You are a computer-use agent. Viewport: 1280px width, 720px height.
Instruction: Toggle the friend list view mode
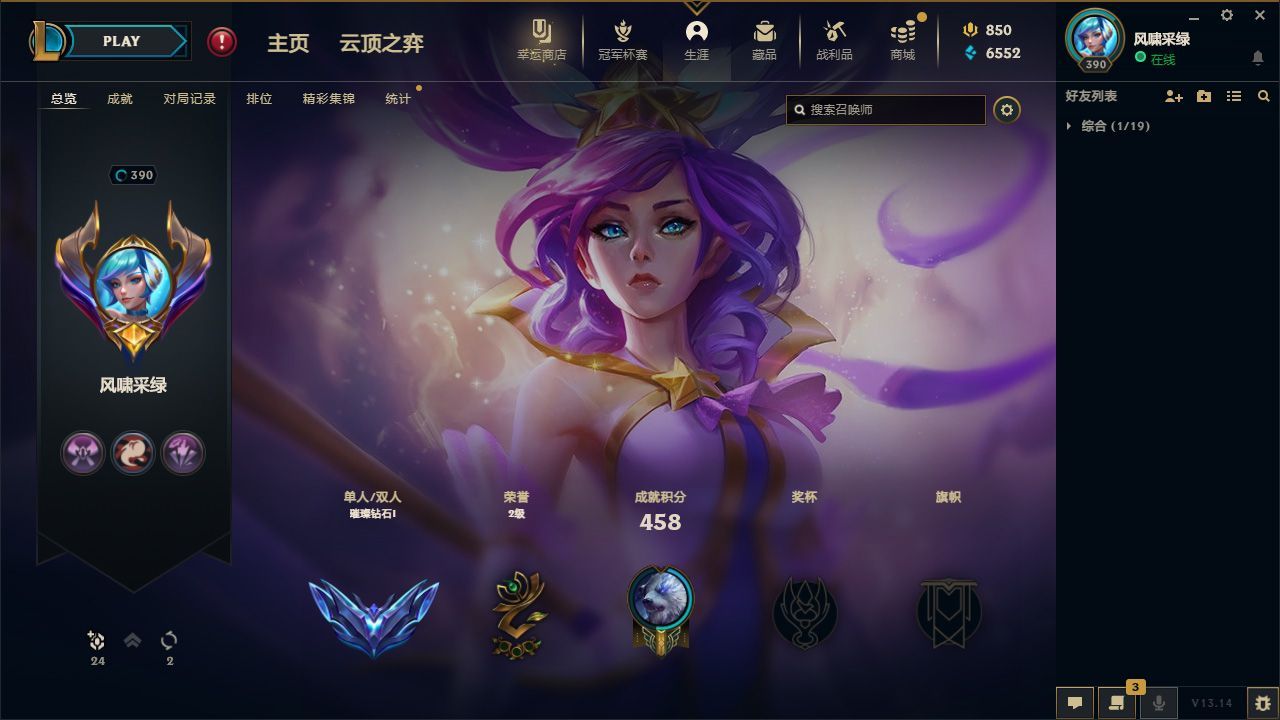coord(1233,95)
